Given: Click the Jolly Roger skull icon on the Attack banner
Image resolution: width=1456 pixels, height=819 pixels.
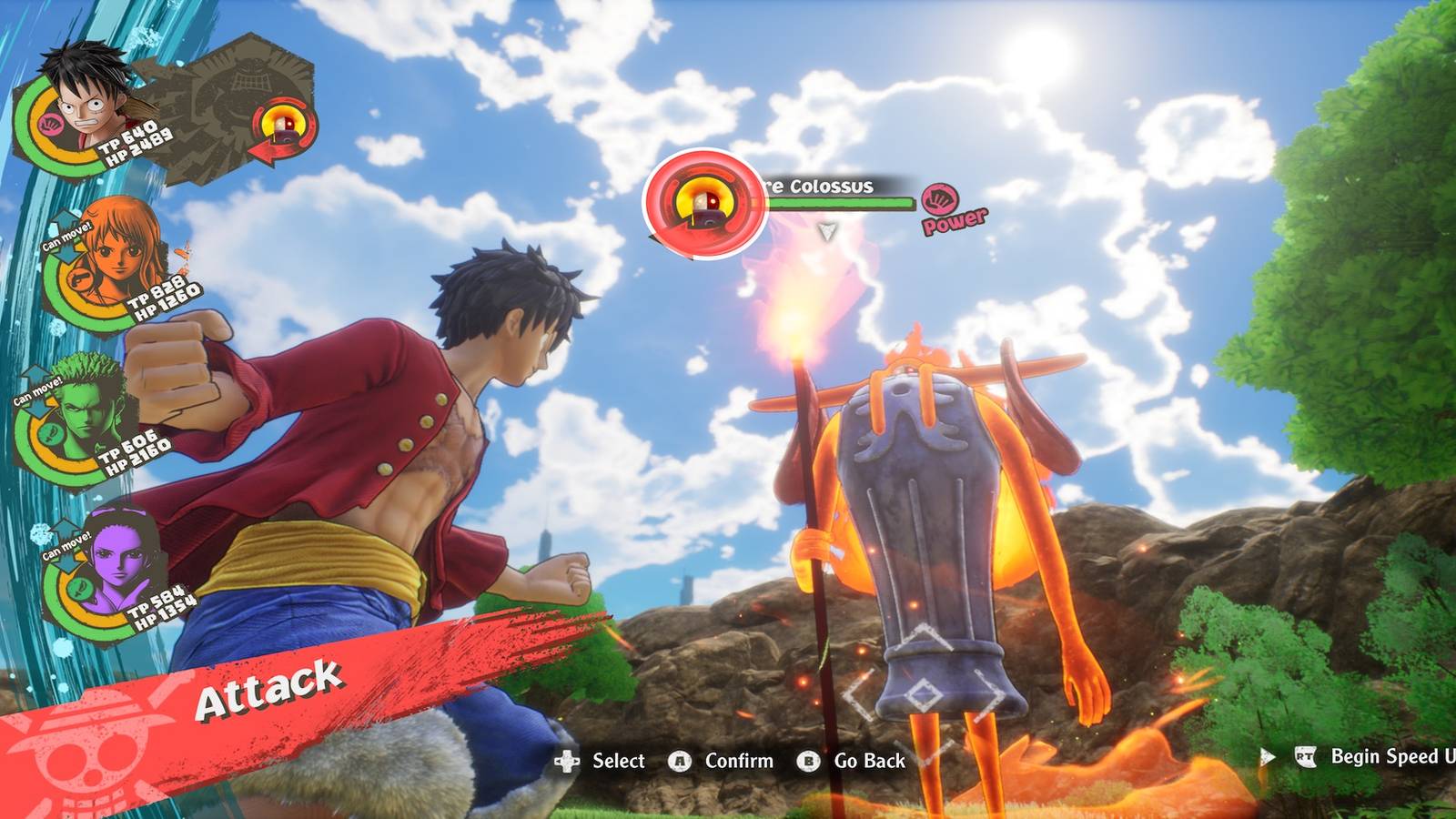Looking at the screenshot, I should [87, 757].
